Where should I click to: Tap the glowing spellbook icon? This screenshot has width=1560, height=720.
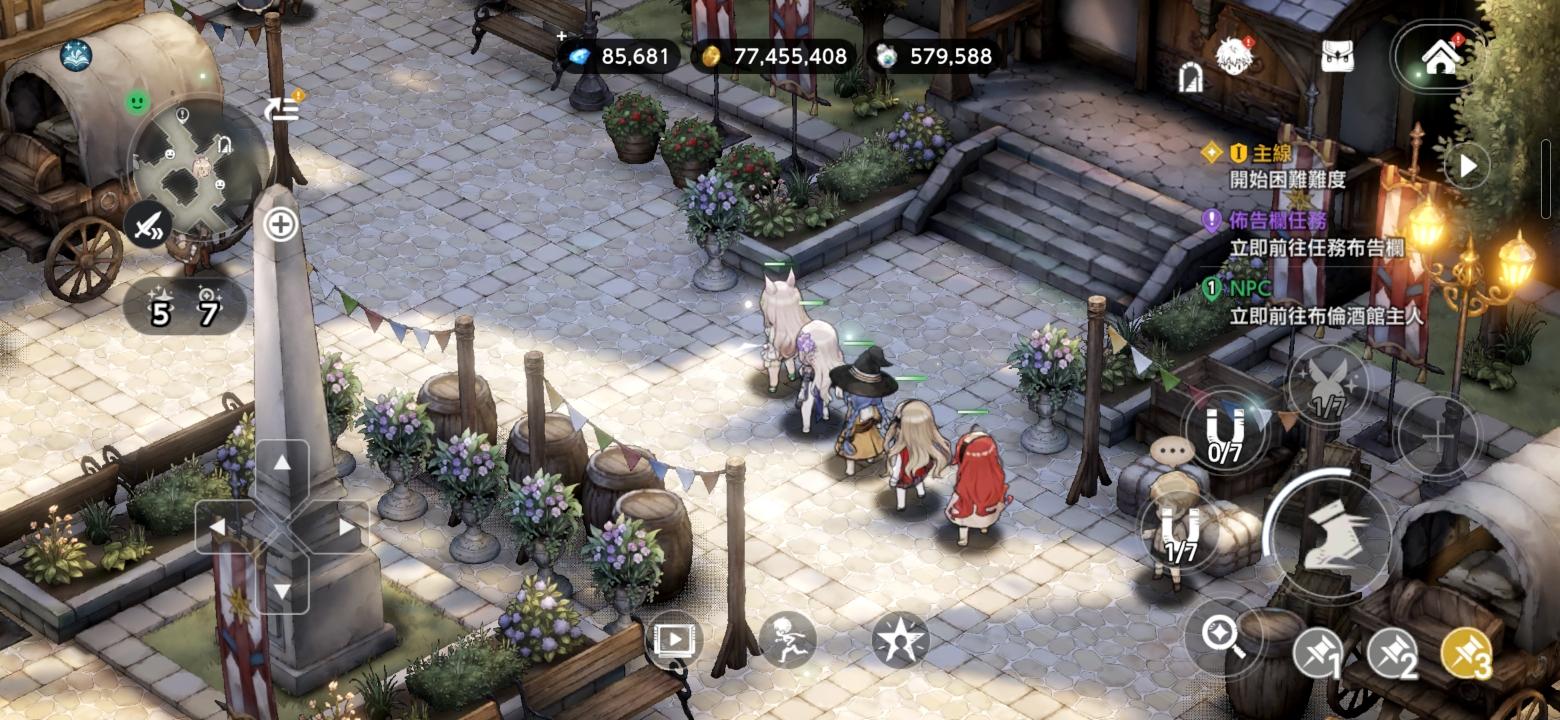76,56
